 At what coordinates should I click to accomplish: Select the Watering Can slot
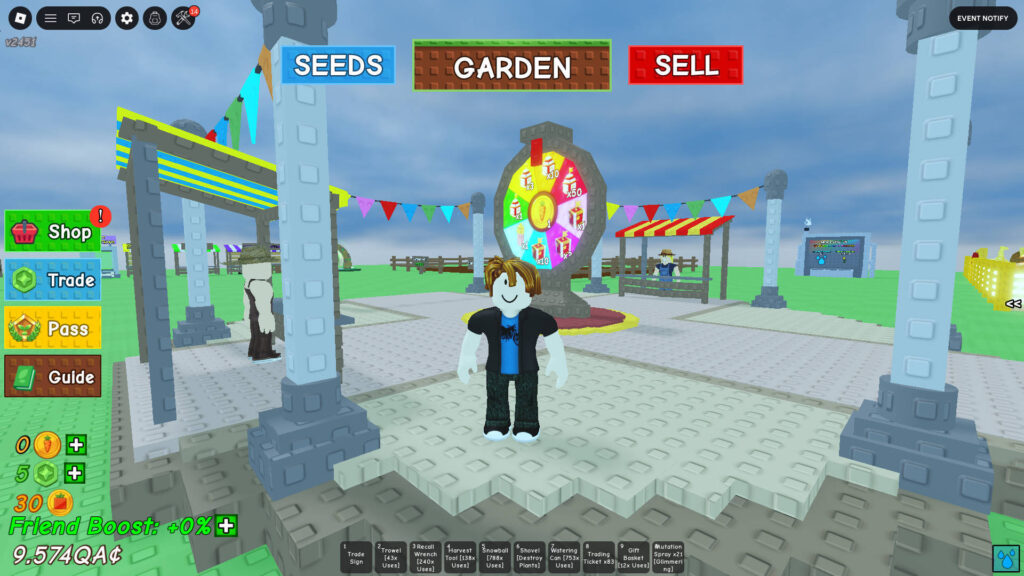564,557
